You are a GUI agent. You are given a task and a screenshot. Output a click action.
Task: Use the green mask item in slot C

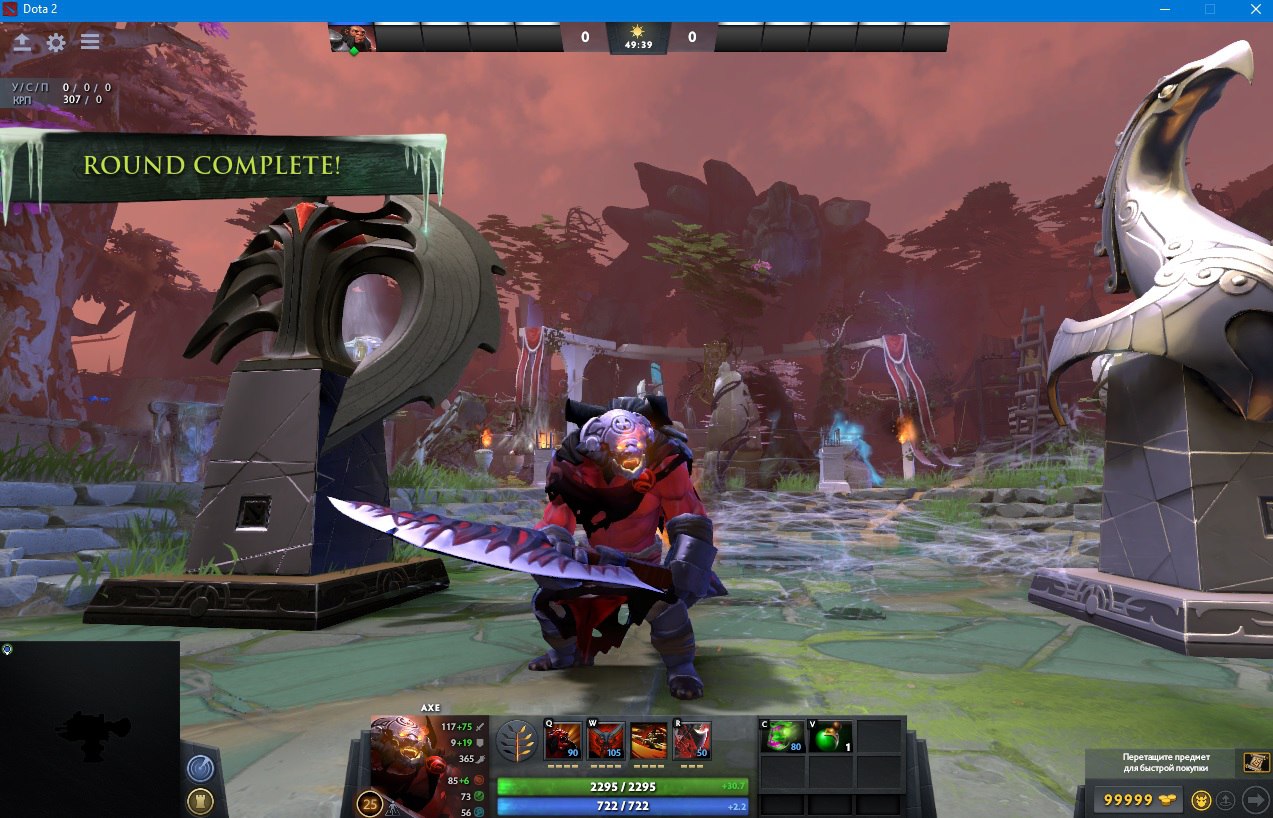coord(784,737)
